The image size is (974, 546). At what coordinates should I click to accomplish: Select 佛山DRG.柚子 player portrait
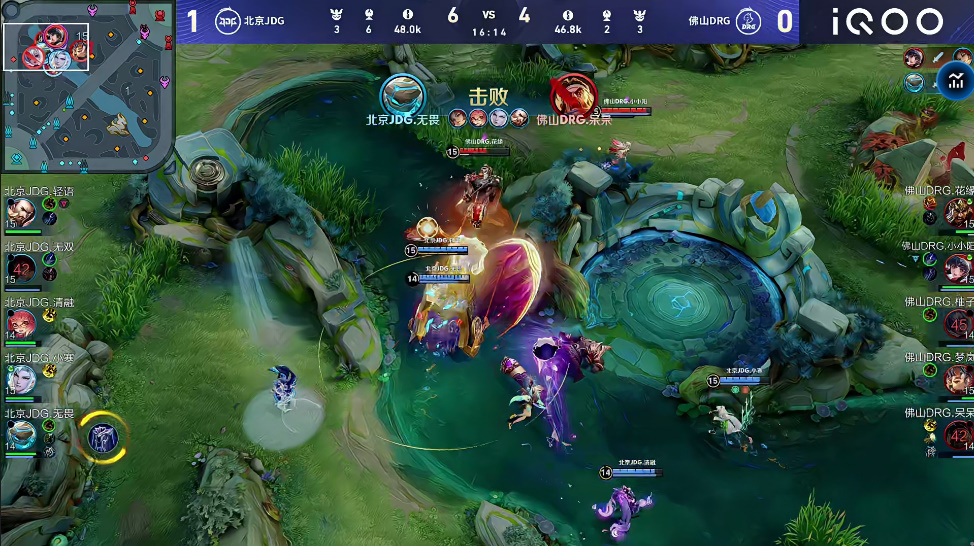(x=958, y=323)
